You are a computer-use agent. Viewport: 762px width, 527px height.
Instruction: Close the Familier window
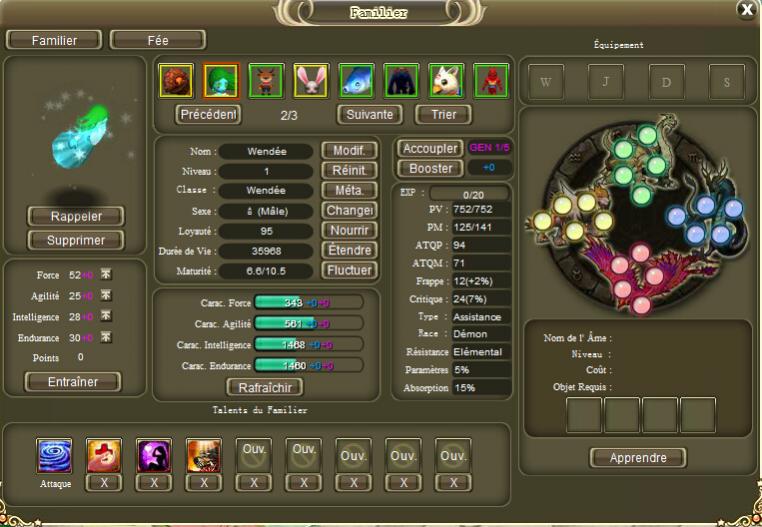coord(746,10)
